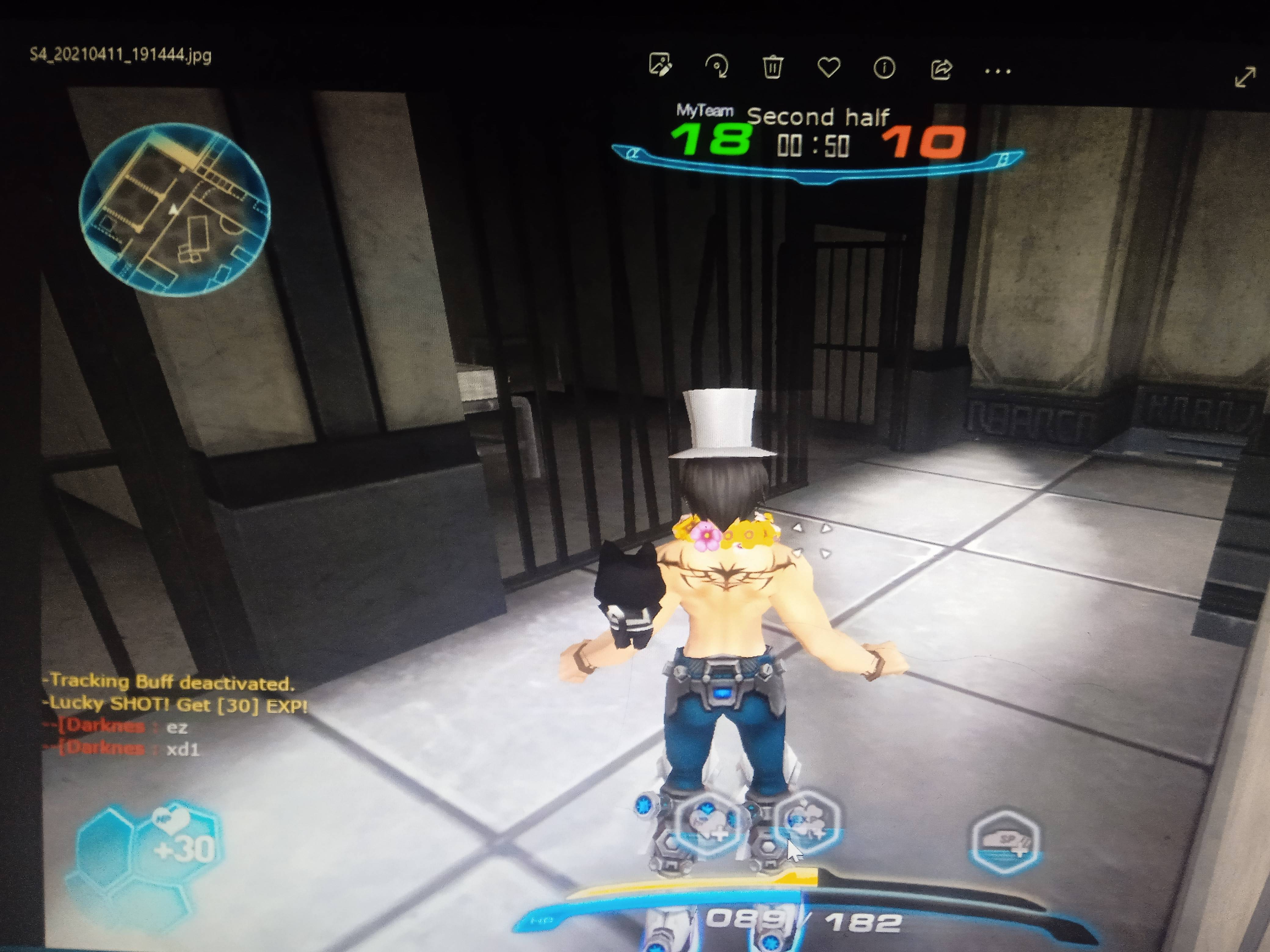This screenshot has width=1270, height=952.
Task: Select the SP+ hexagon buff icon
Action: point(1005,842)
